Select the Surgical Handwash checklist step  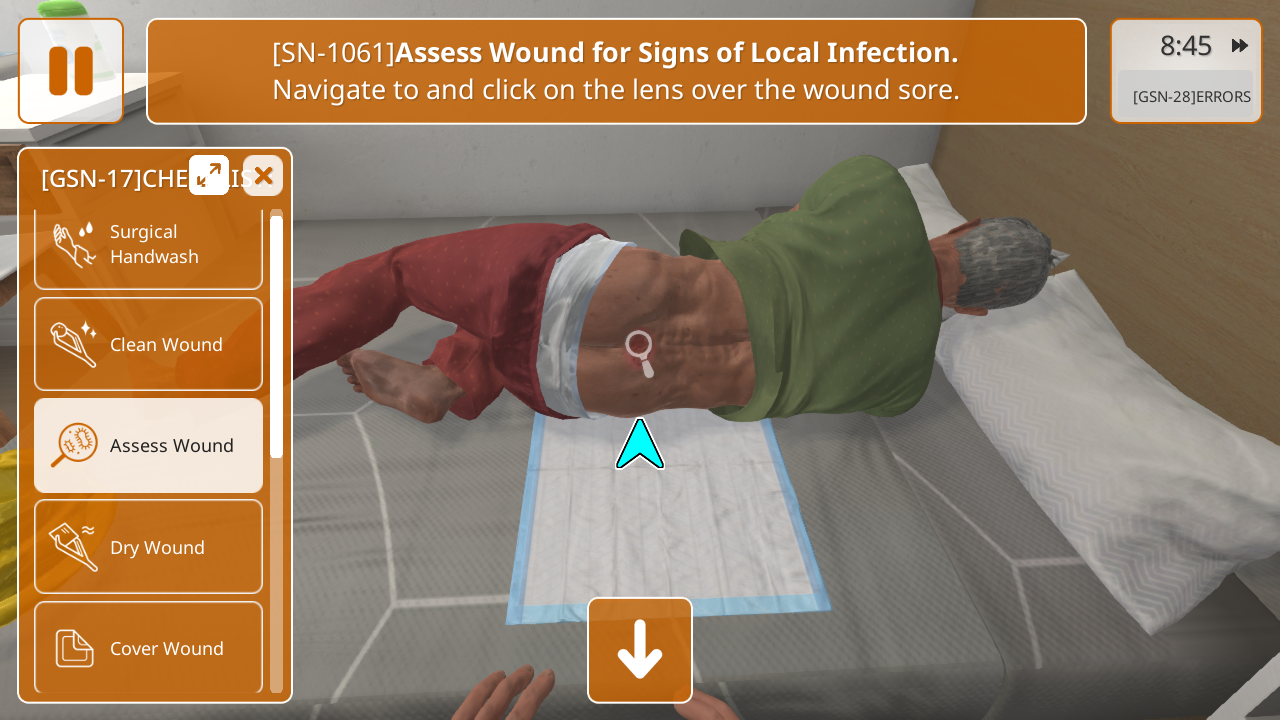pyautogui.click(x=148, y=245)
